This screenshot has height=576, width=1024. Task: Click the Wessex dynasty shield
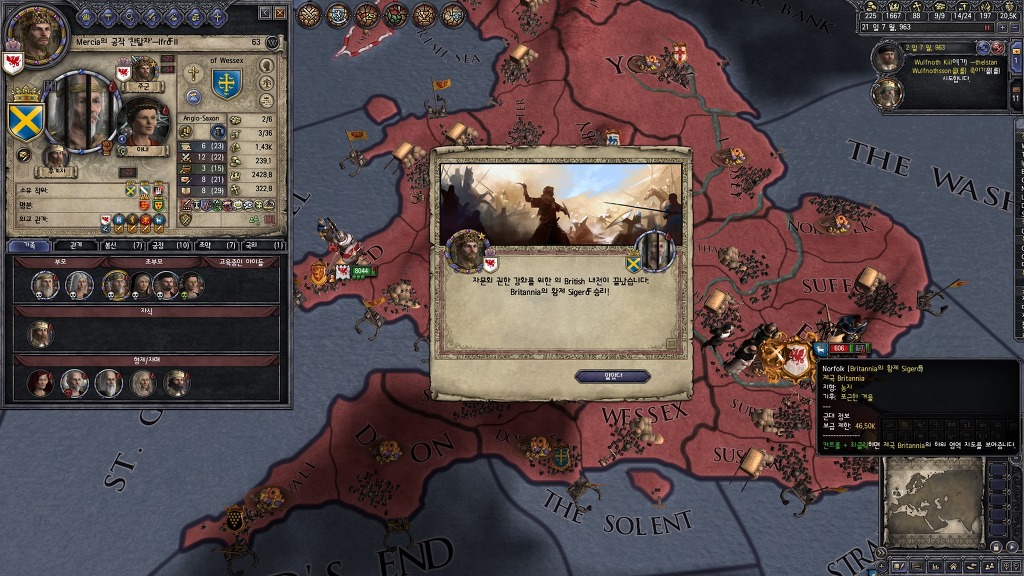coord(227,84)
